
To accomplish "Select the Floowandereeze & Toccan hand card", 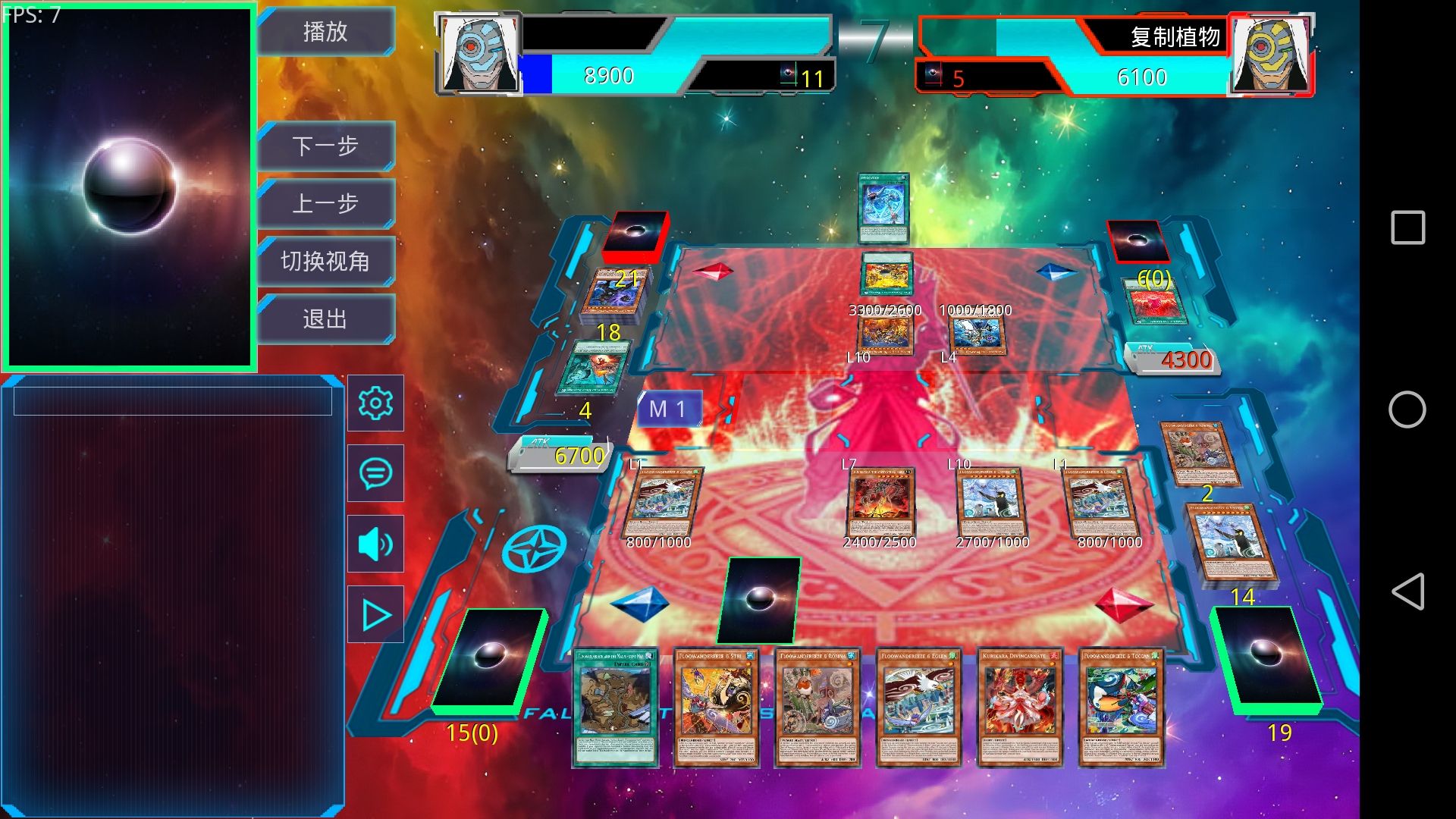I will [x=1121, y=707].
